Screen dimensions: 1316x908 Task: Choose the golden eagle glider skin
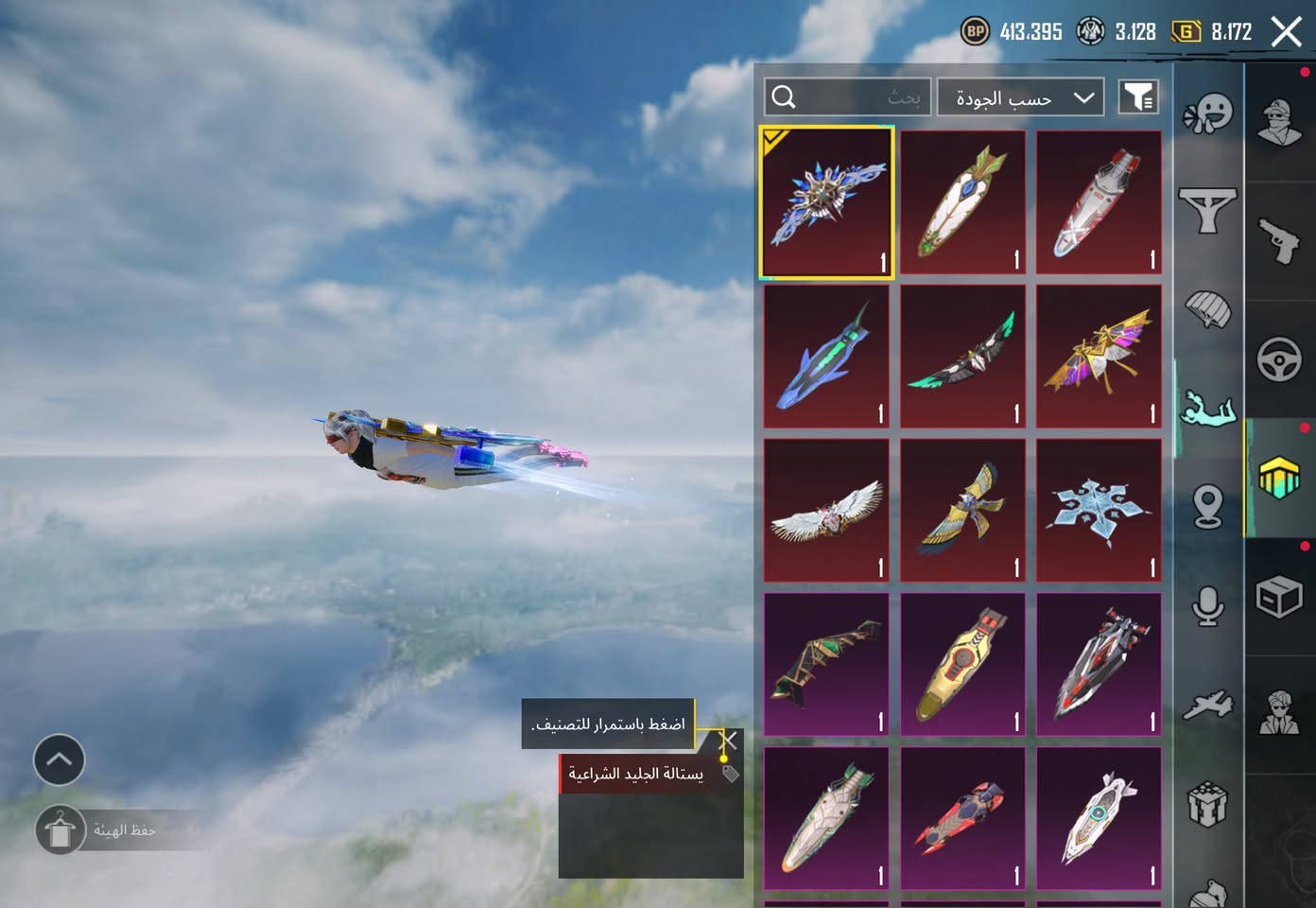(x=962, y=510)
